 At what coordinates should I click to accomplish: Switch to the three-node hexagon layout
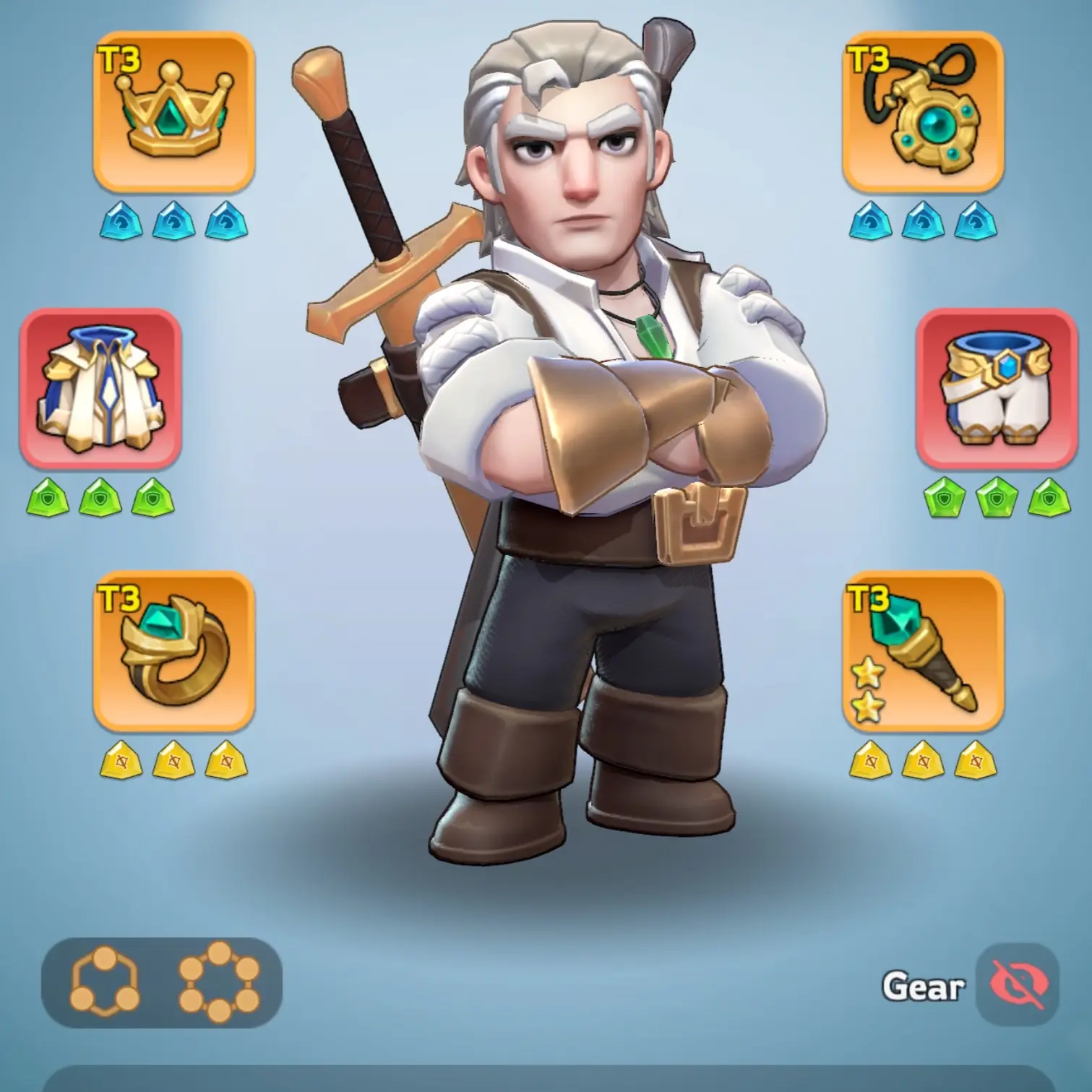tap(106, 981)
